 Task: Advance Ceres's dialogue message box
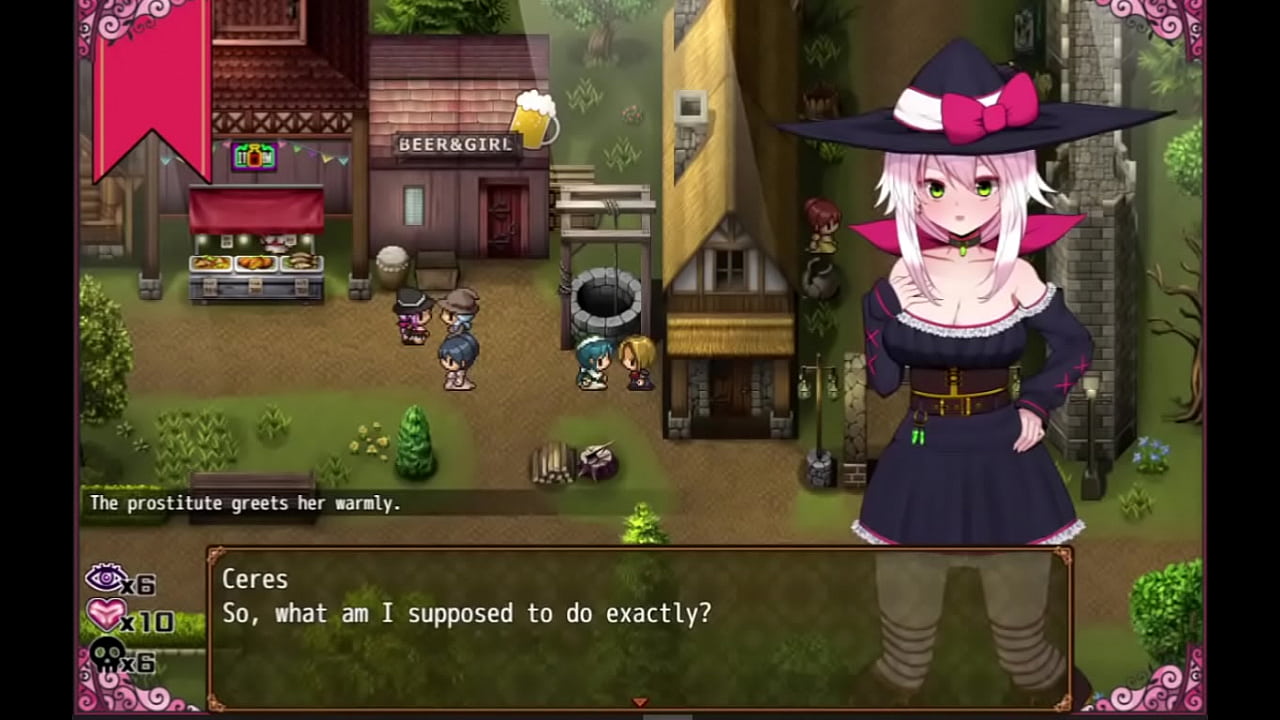pos(640,625)
